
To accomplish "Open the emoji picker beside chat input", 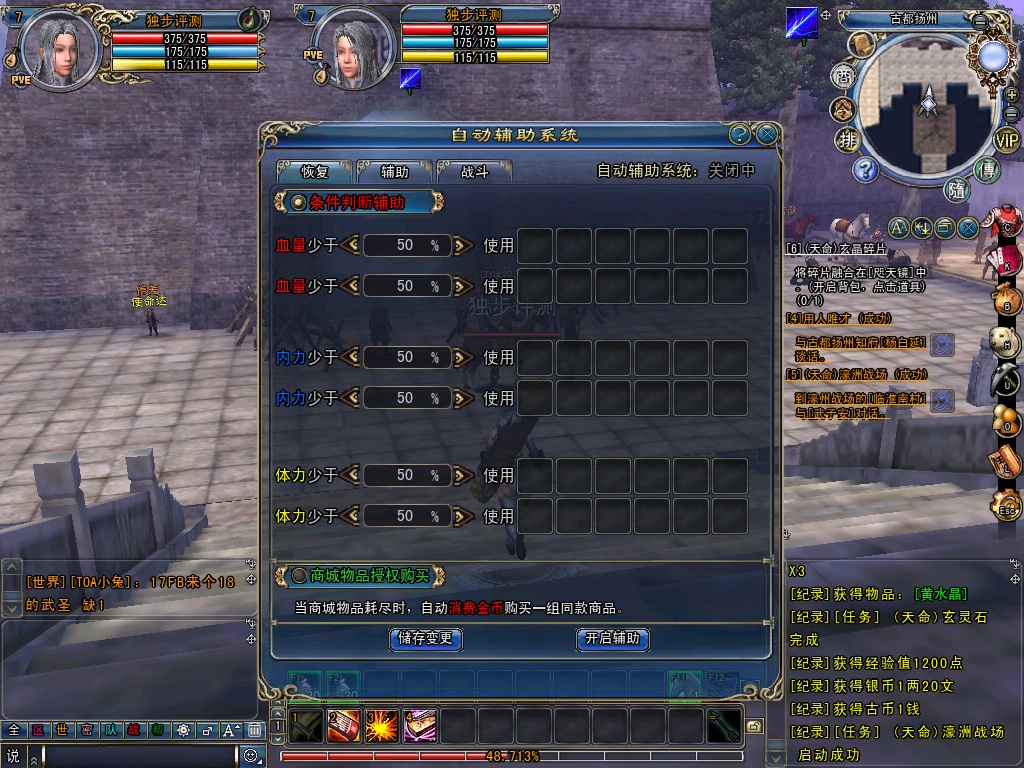I will (252, 756).
